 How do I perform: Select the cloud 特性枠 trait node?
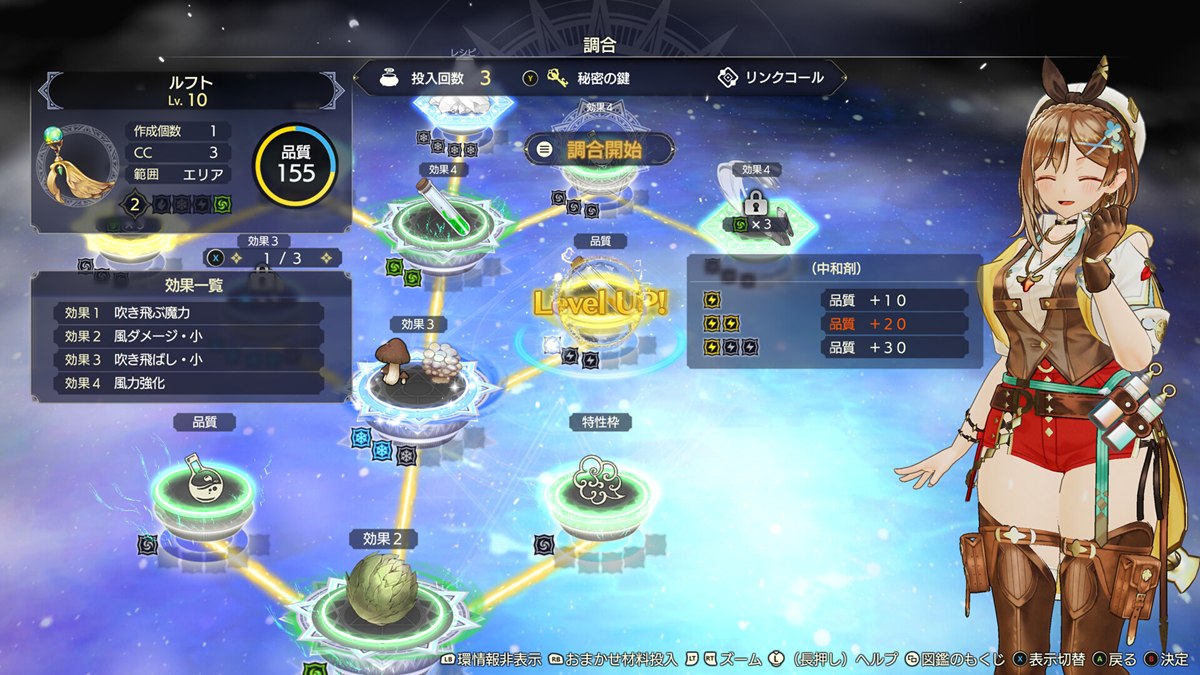point(598,482)
